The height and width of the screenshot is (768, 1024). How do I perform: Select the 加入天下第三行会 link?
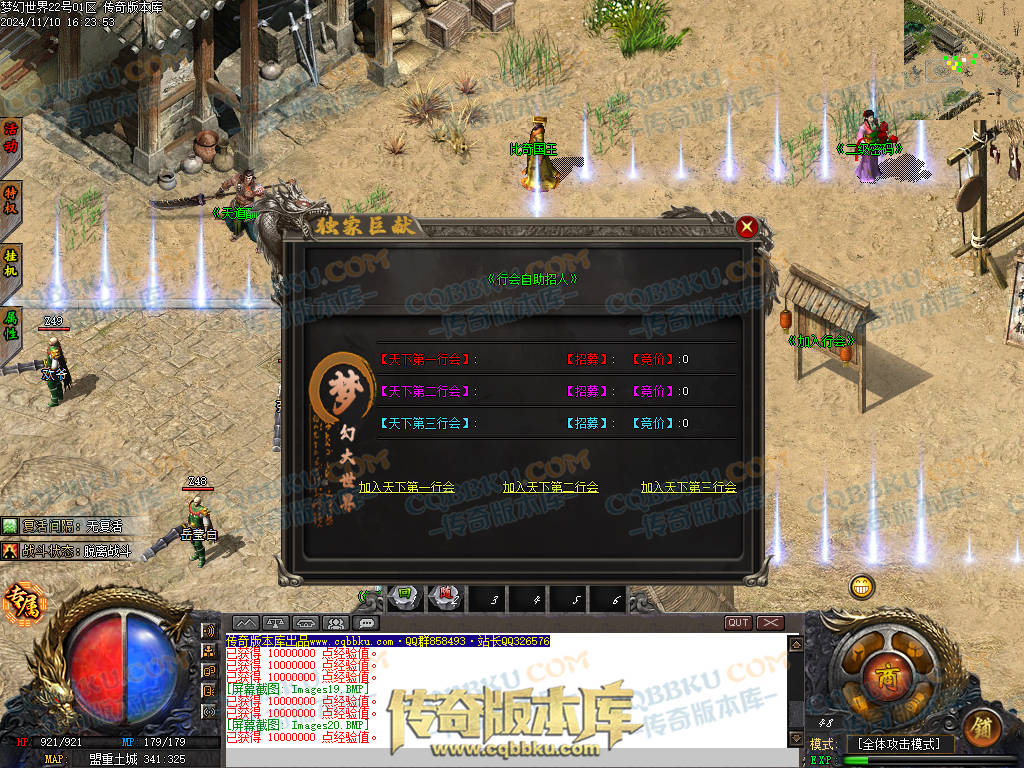click(x=688, y=488)
